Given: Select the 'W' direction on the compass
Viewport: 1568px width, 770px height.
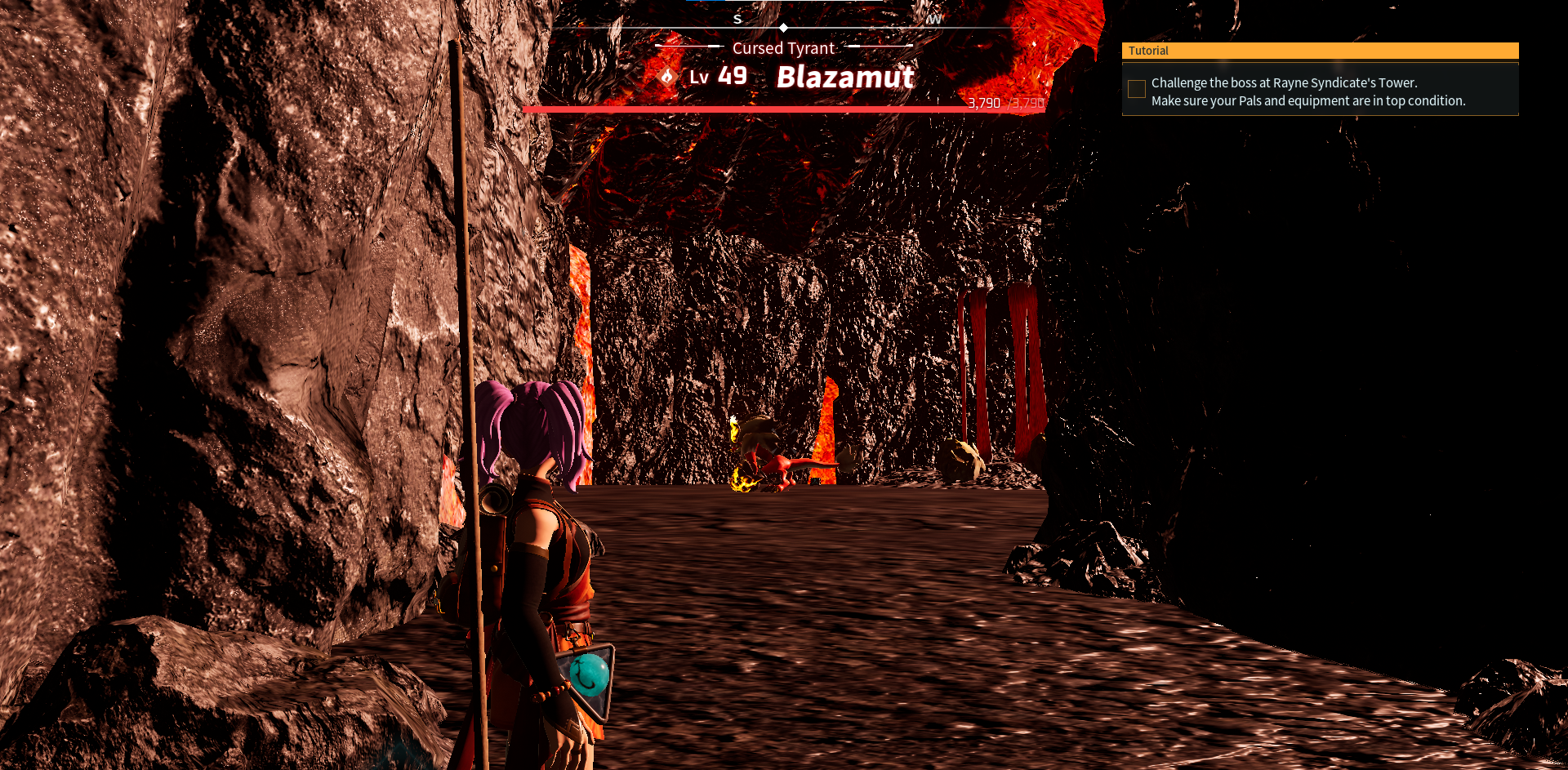Looking at the screenshot, I should 935,19.
